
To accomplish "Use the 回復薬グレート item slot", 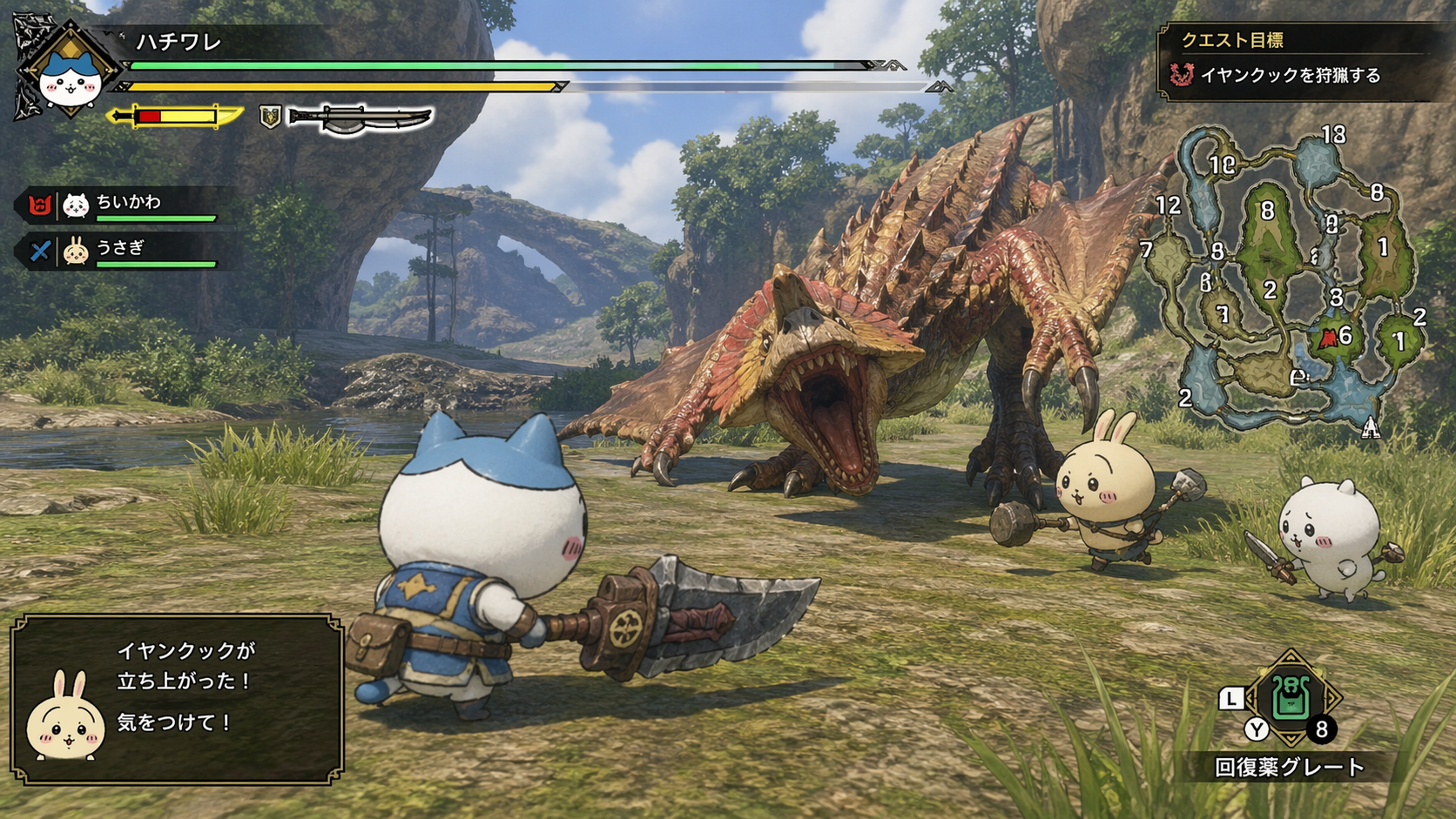I will point(1291,699).
